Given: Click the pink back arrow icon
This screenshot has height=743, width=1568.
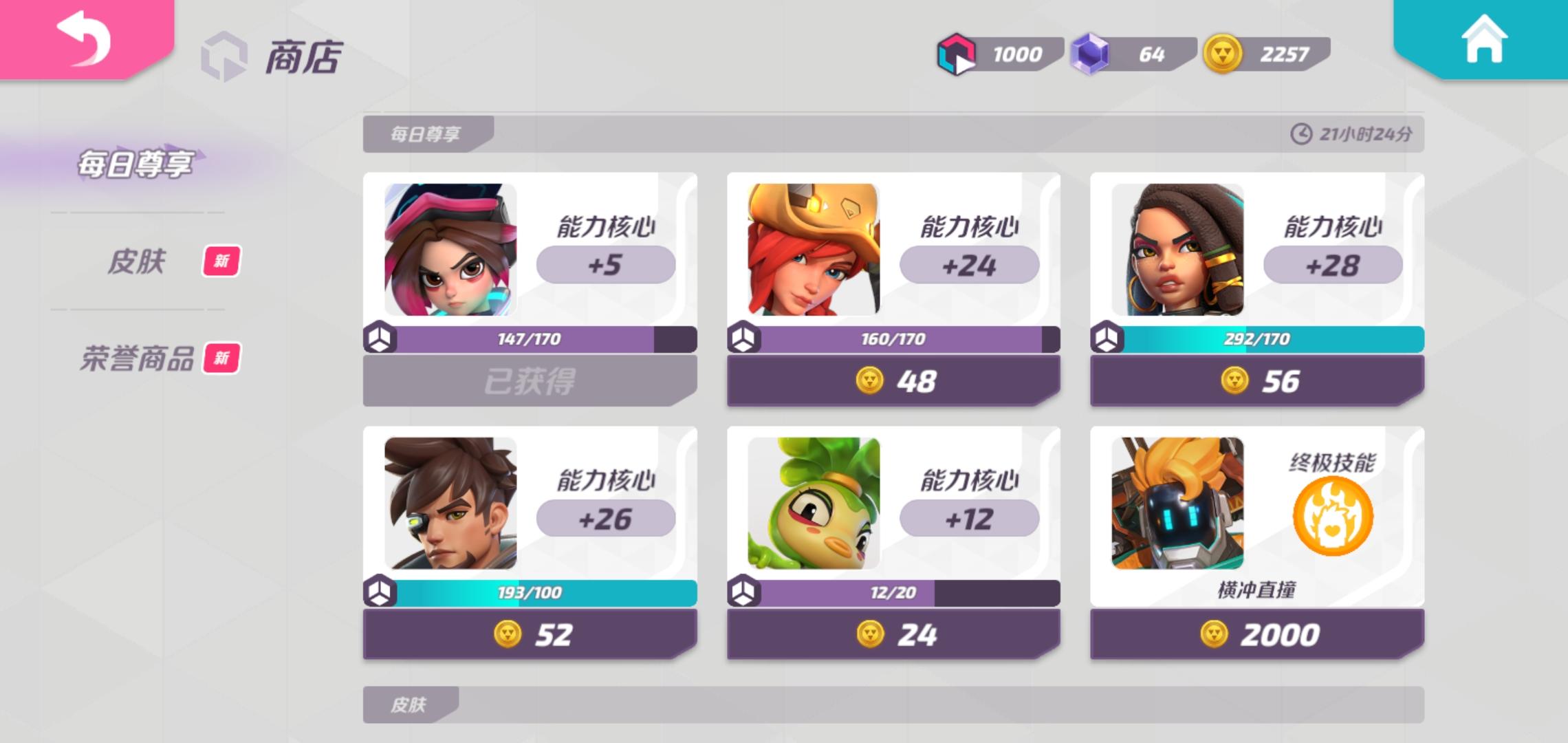Looking at the screenshot, I should pos(84,43).
